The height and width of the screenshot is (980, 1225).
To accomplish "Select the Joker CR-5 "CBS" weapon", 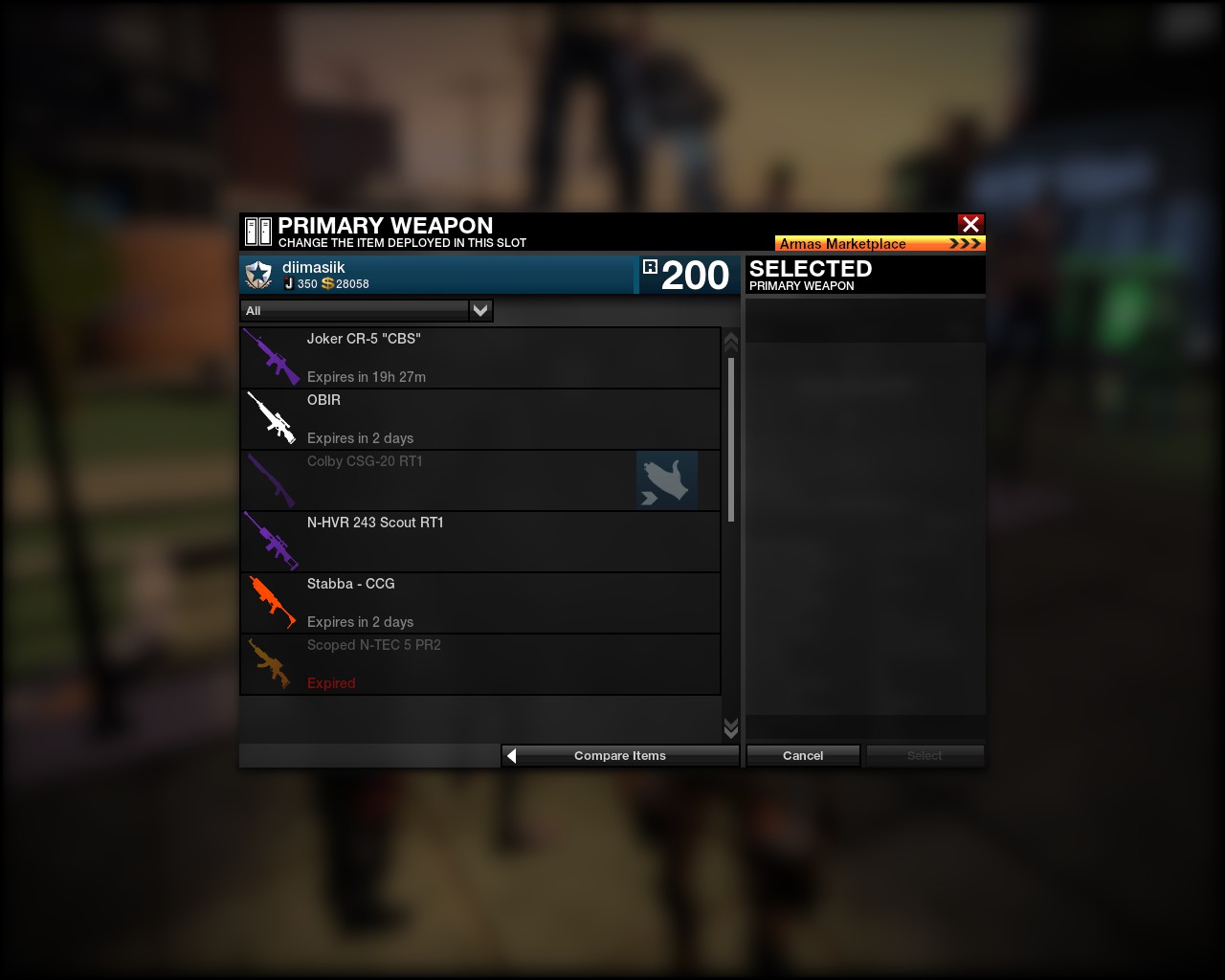I will [479, 358].
